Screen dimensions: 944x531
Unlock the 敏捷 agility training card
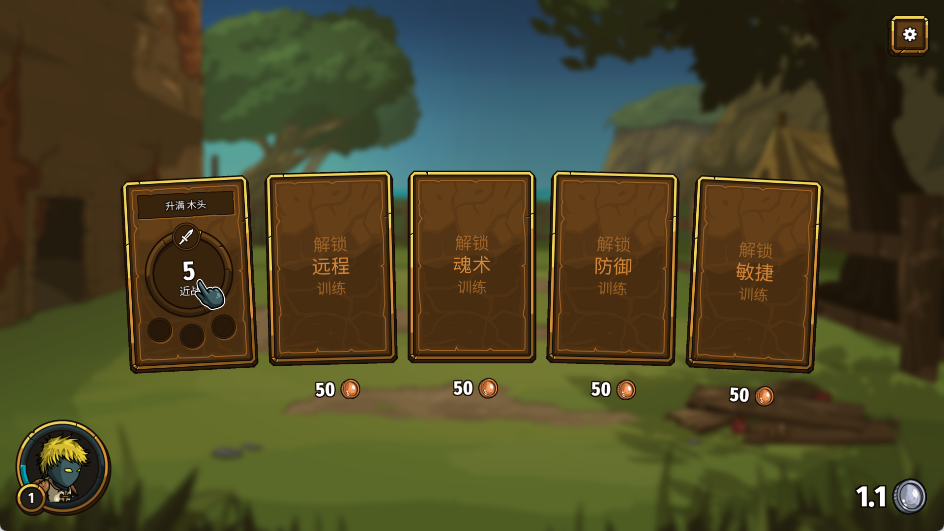tap(754, 272)
